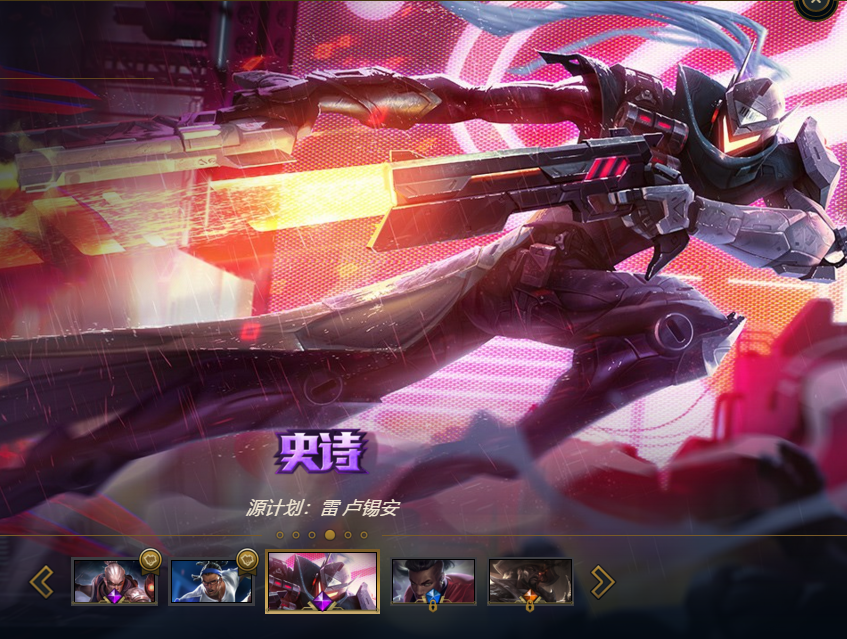847x639 pixels.
Task: Select the highlighted PROJECT: Lucian thumbnail
Action: [x=322, y=581]
